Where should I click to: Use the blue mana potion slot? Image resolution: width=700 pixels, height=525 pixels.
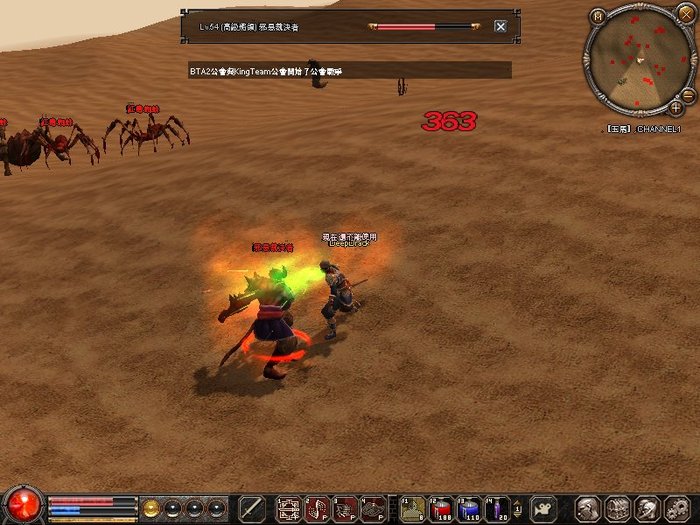click(x=470, y=508)
